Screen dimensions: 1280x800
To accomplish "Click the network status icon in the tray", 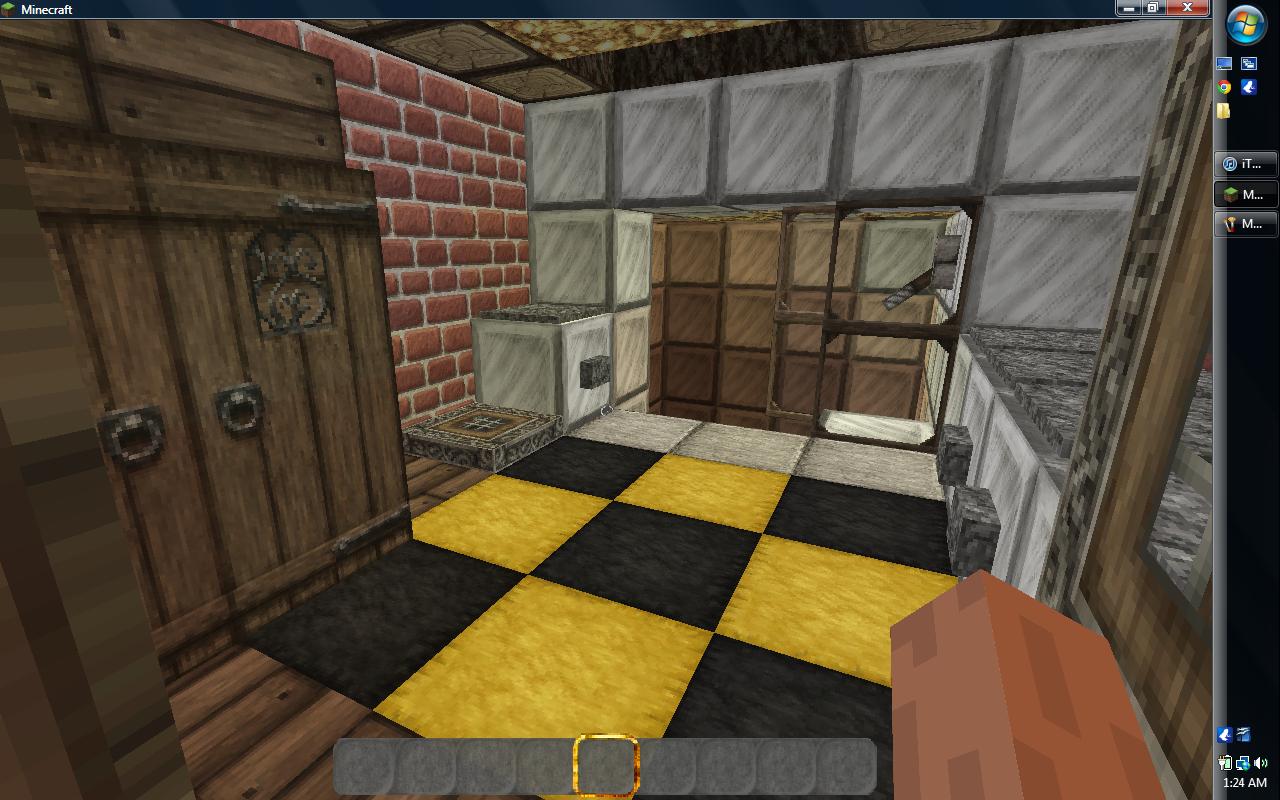I will (x=1242, y=763).
